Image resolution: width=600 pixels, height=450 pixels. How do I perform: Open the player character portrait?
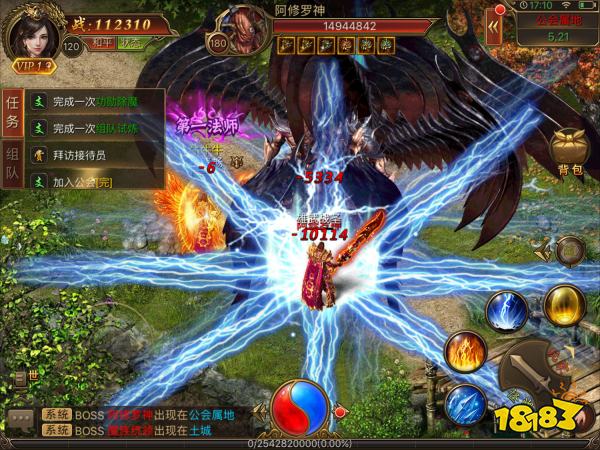pyautogui.click(x=32, y=32)
